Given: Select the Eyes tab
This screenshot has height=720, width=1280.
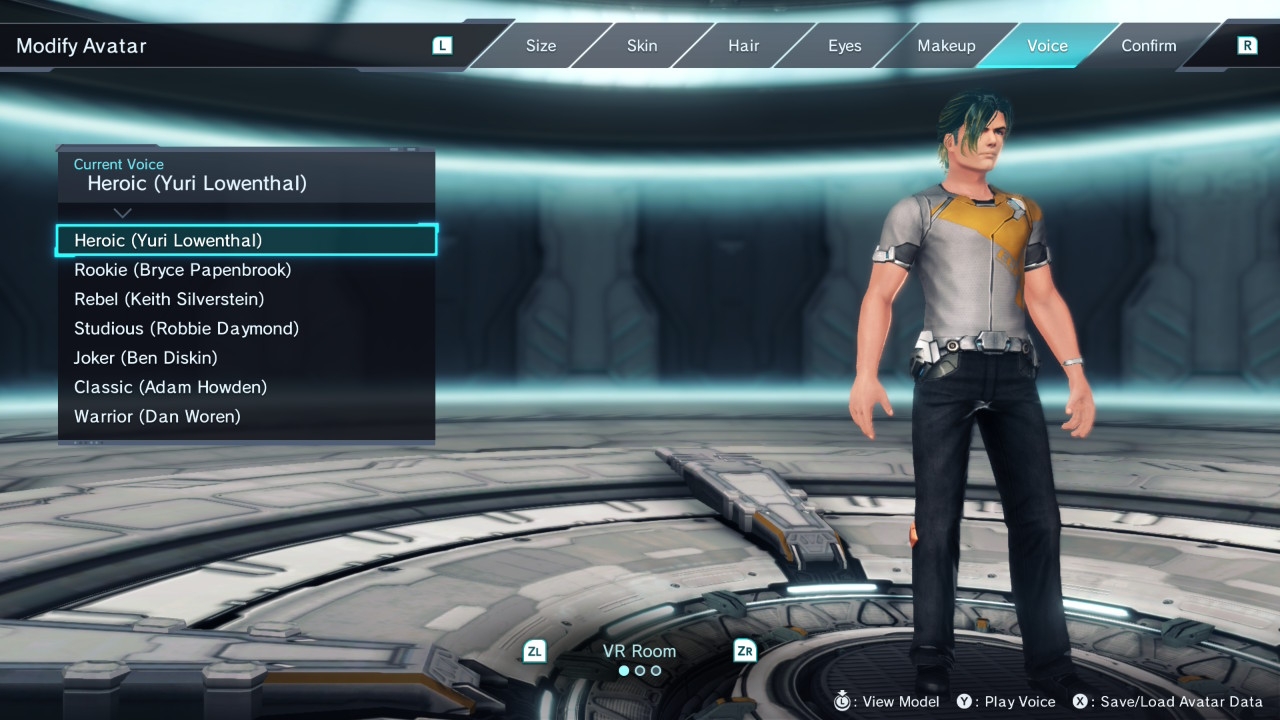Looking at the screenshot, I should 844,46.
